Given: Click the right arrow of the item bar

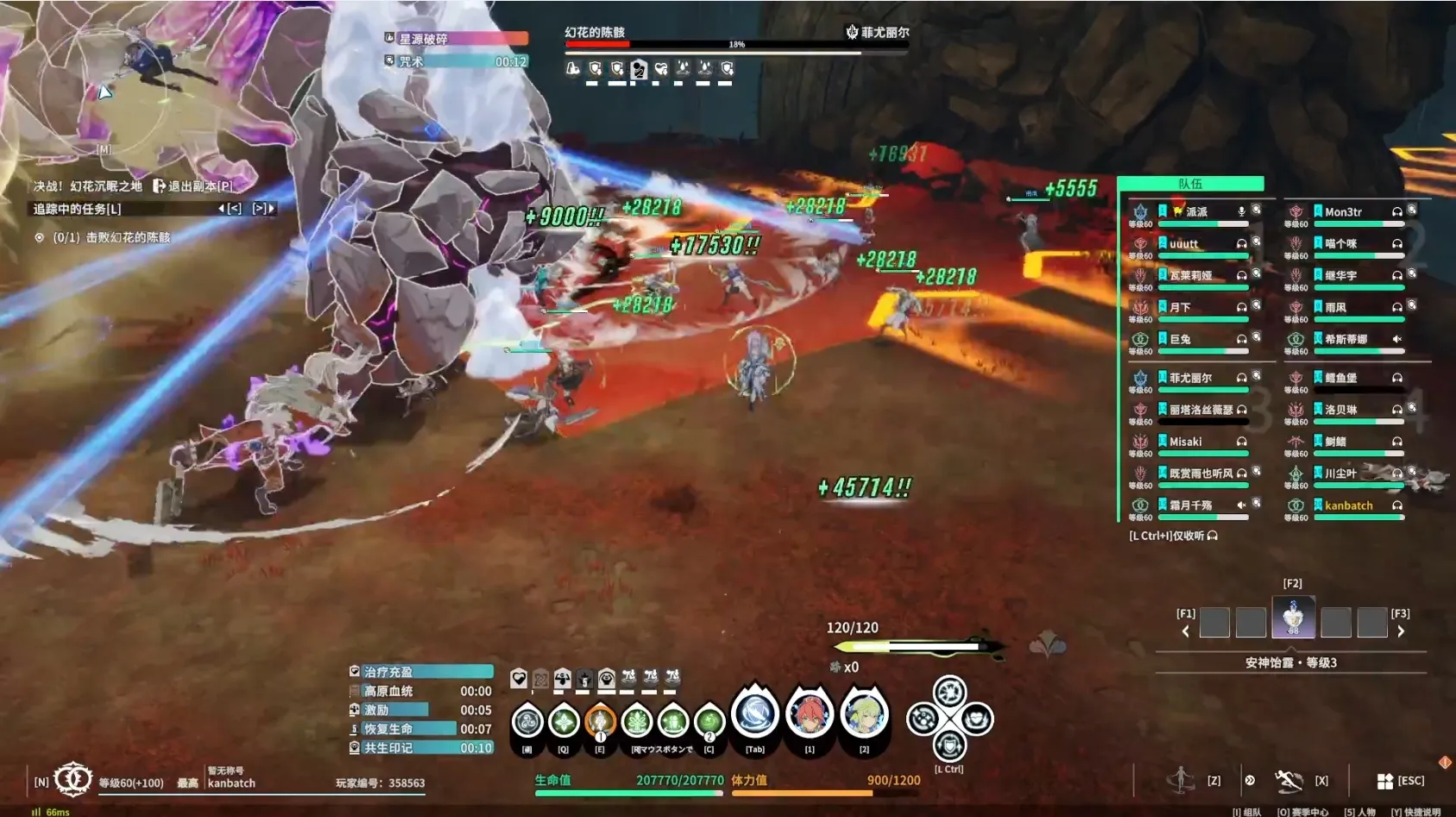Looking at the screenshot, I should click(1401, 632).
